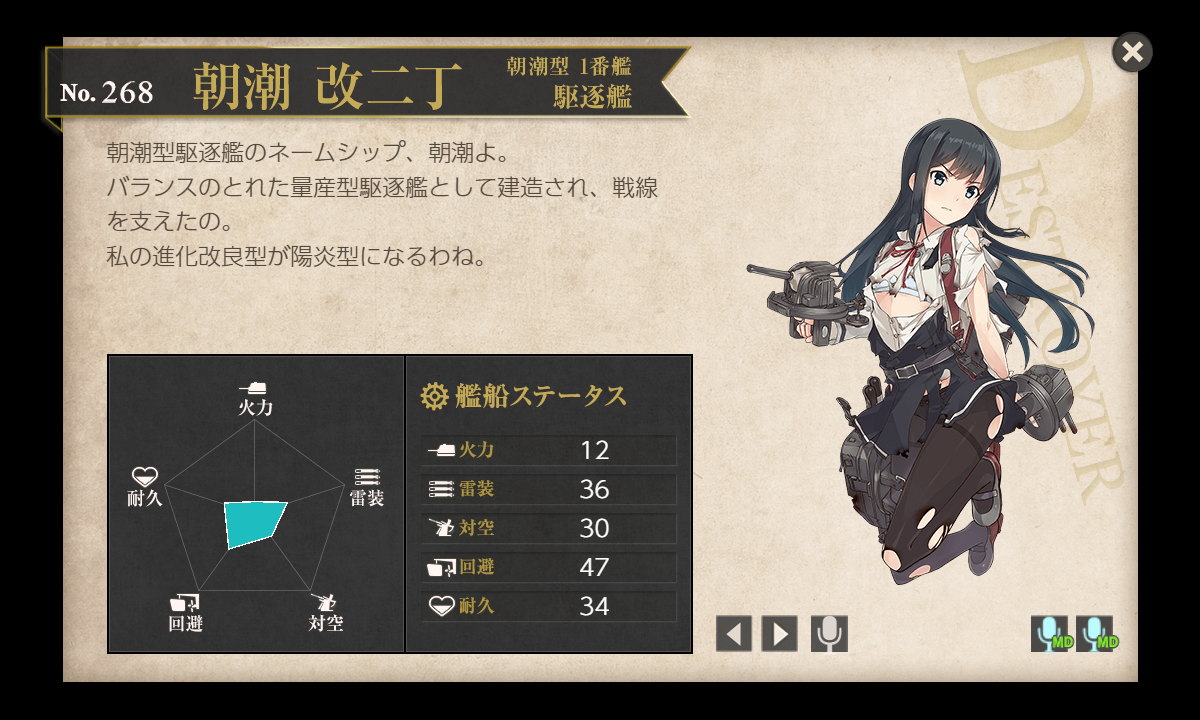Play the white microphone voice line

point(829,633)
